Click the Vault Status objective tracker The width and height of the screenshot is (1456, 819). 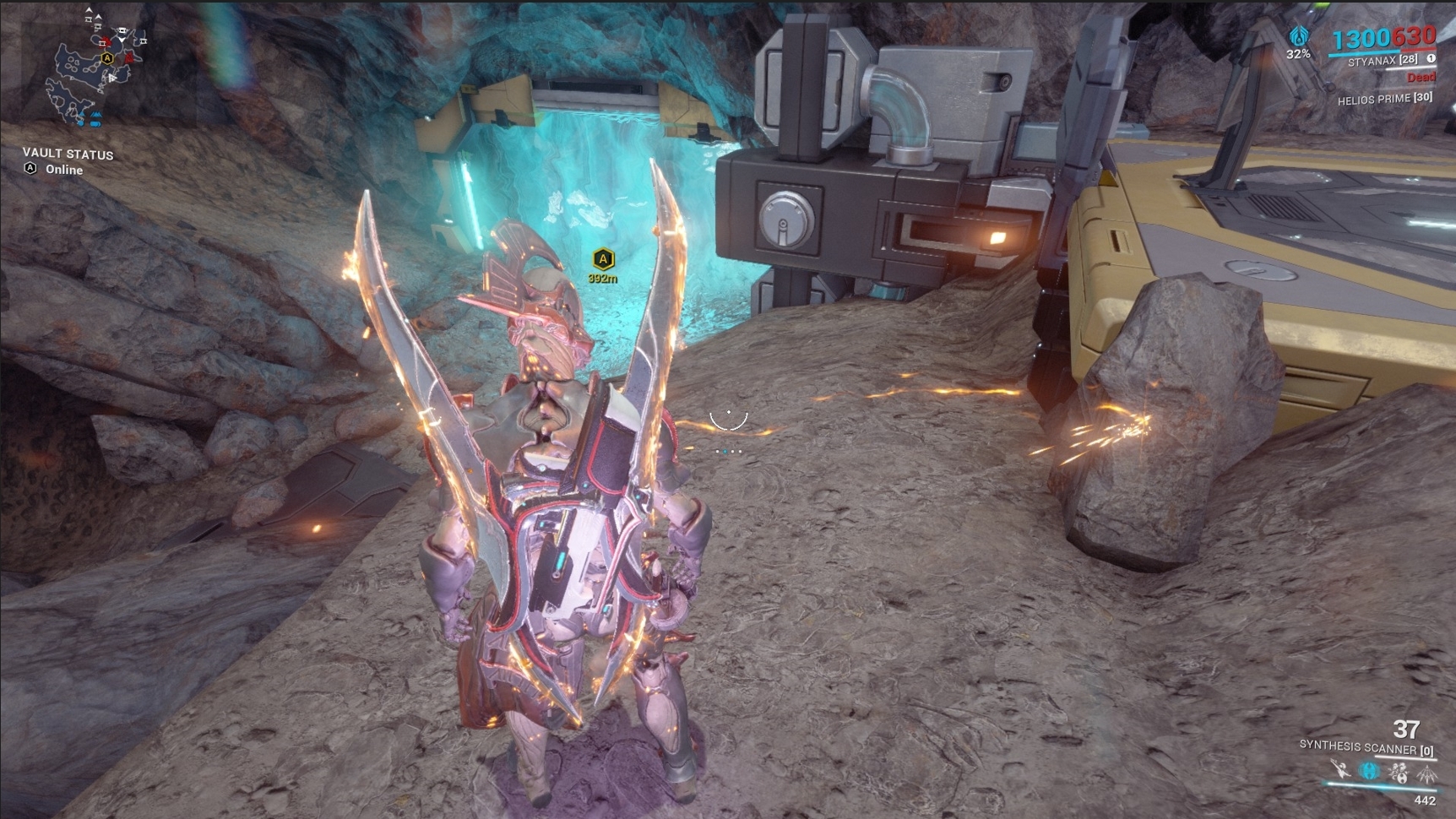pos(67,161)
